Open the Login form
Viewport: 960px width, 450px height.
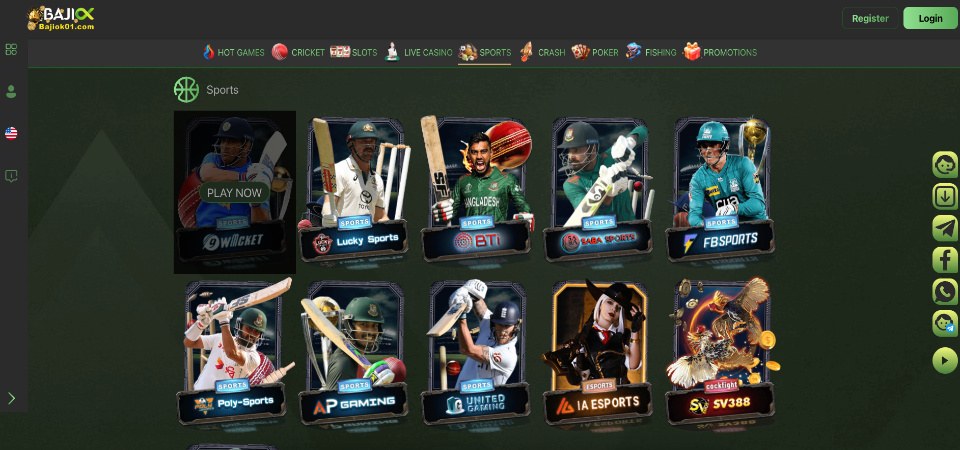pyautogui.click(x=930, y=18)
